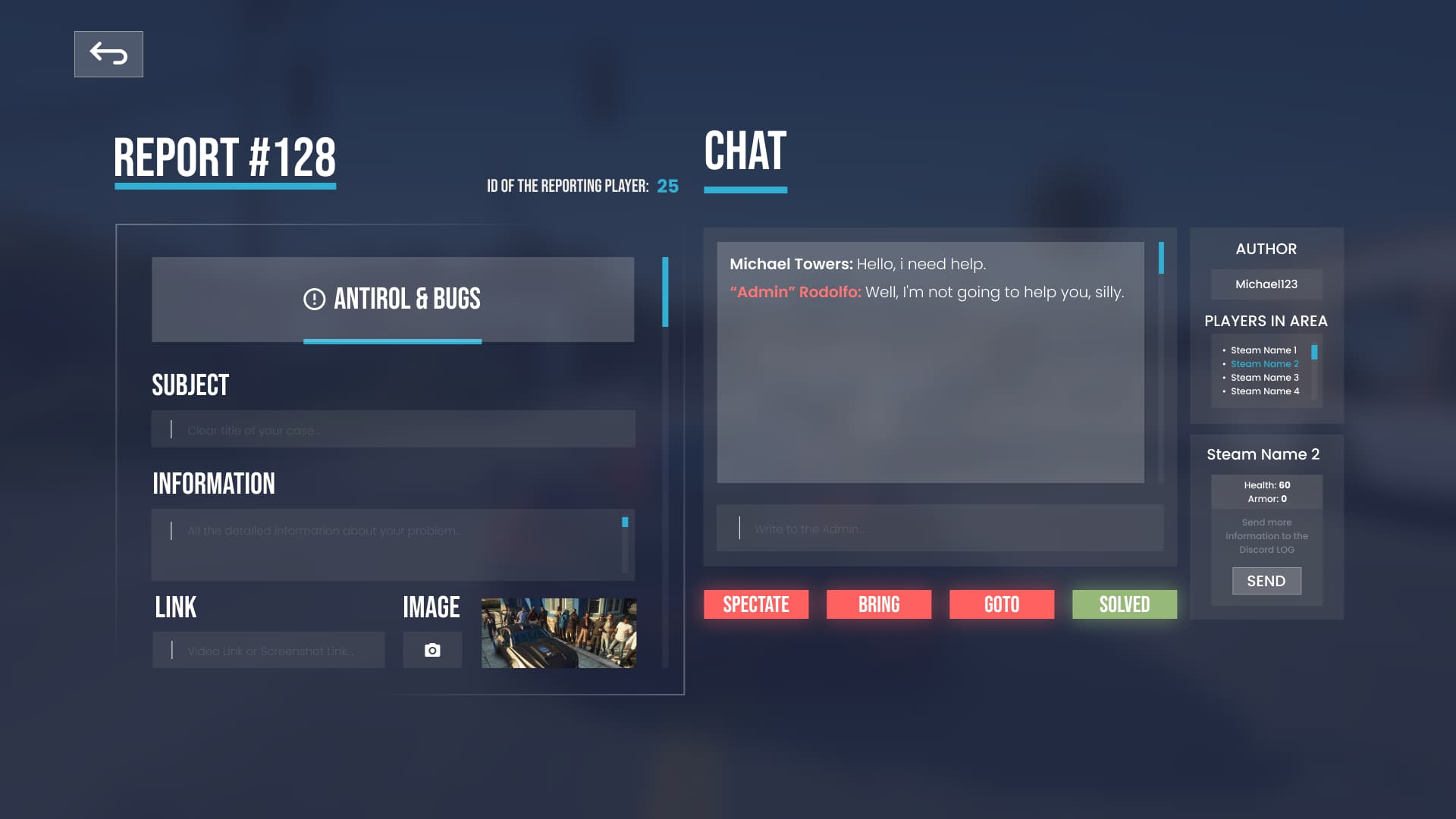Focus the Write to the Admin field
The image size is (1456, 819).
coord(940,528)
